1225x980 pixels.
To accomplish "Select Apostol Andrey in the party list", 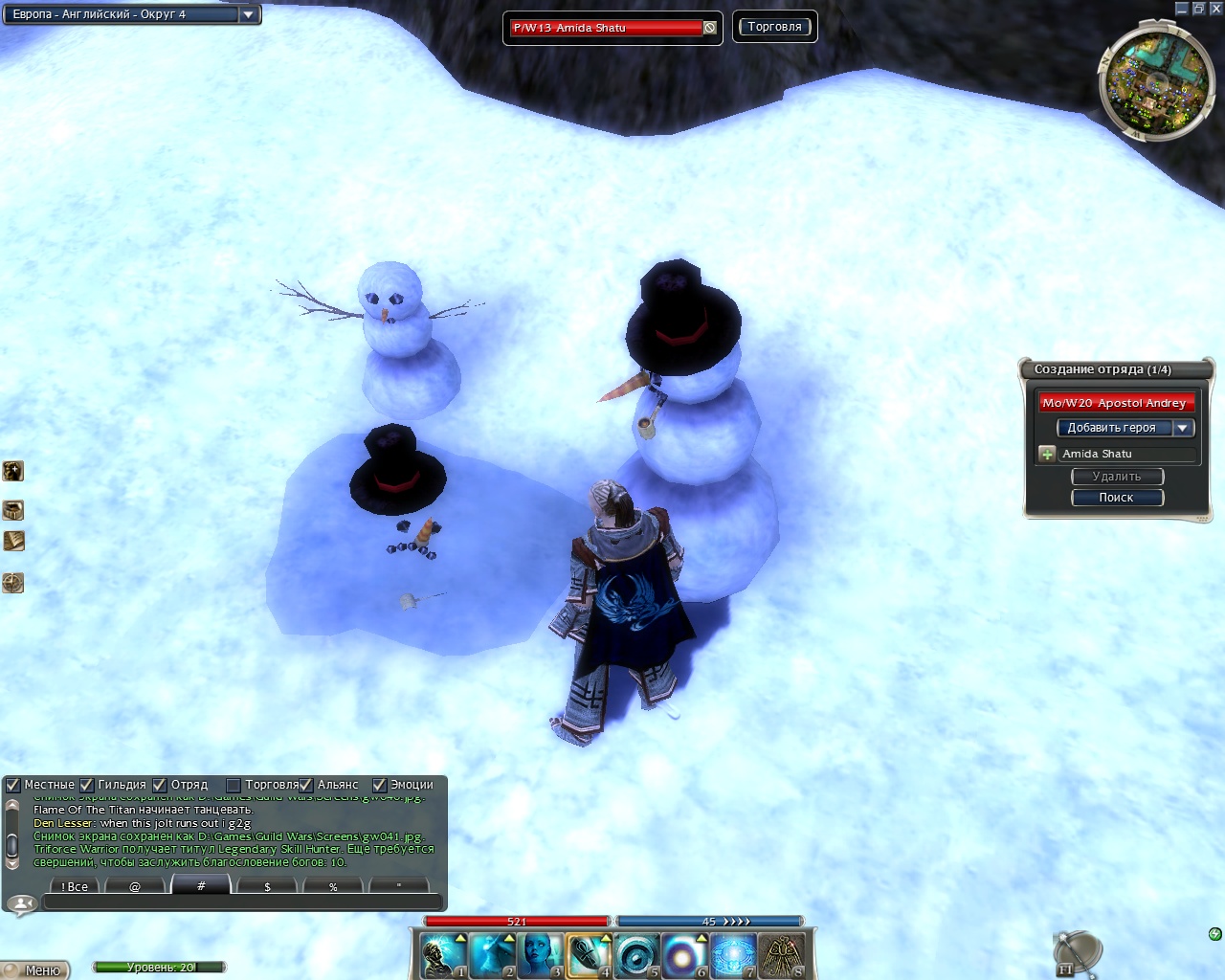I will click(1116, 403).
